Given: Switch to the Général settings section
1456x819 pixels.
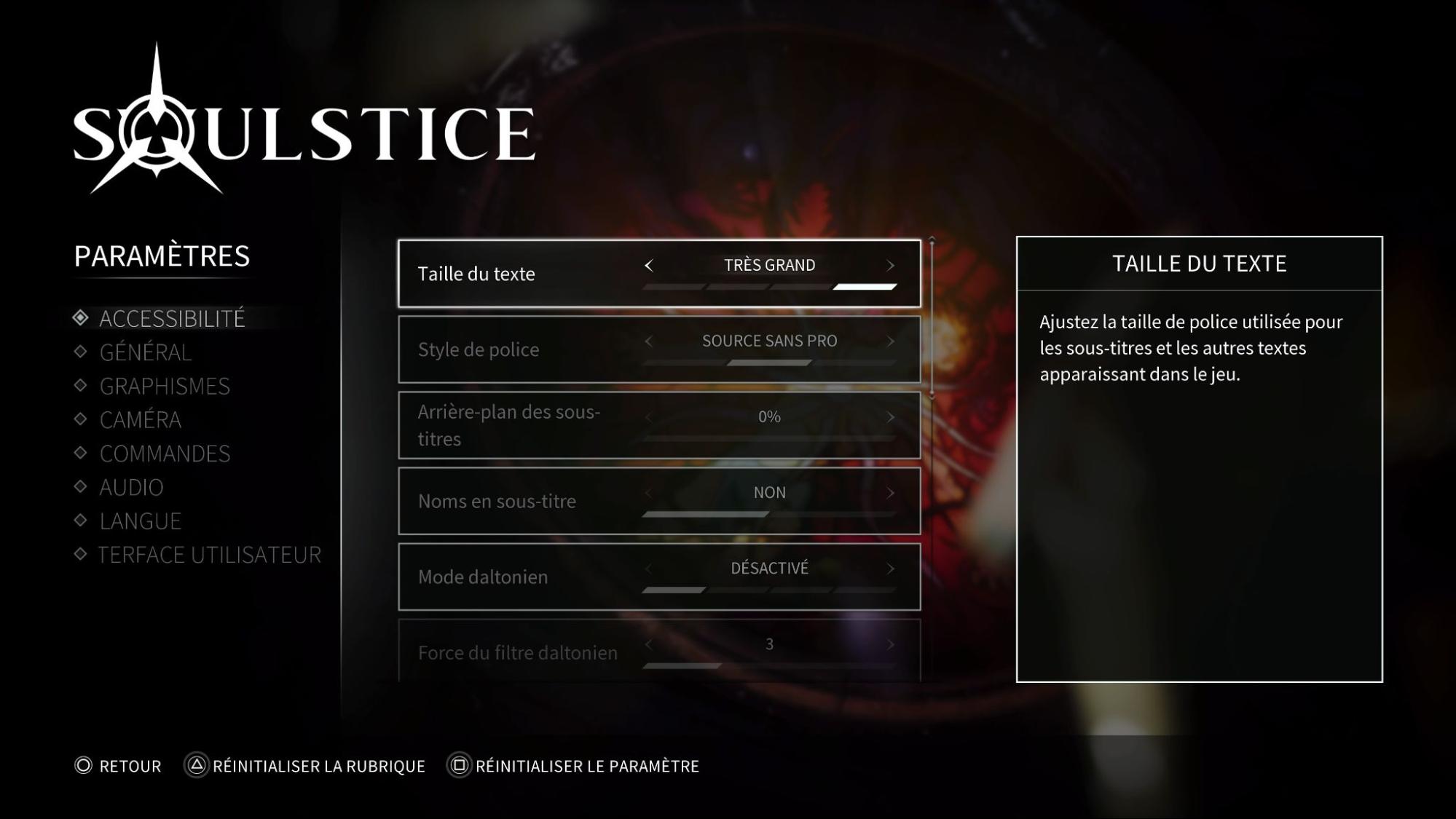Looking at the screenshot, I should click(x=145, y=352).
